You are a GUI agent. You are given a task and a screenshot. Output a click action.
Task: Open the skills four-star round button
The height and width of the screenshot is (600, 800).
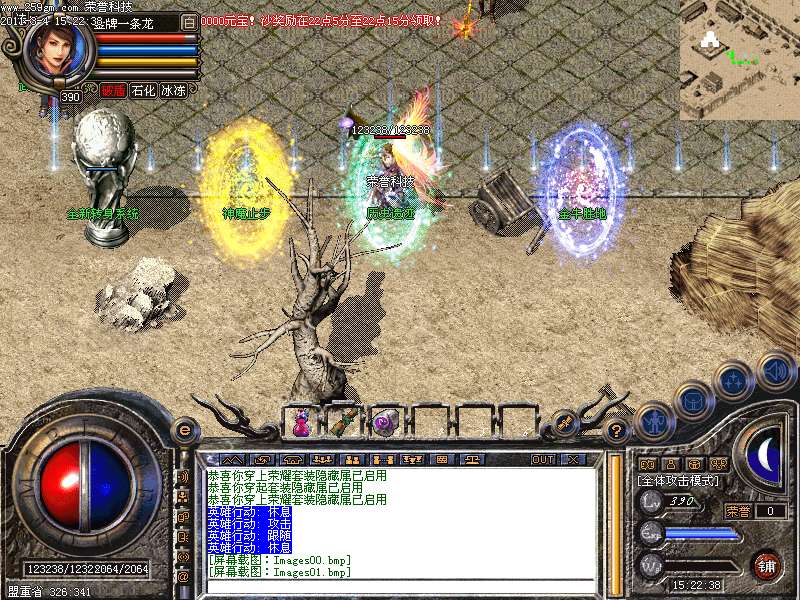pos(734,381)
